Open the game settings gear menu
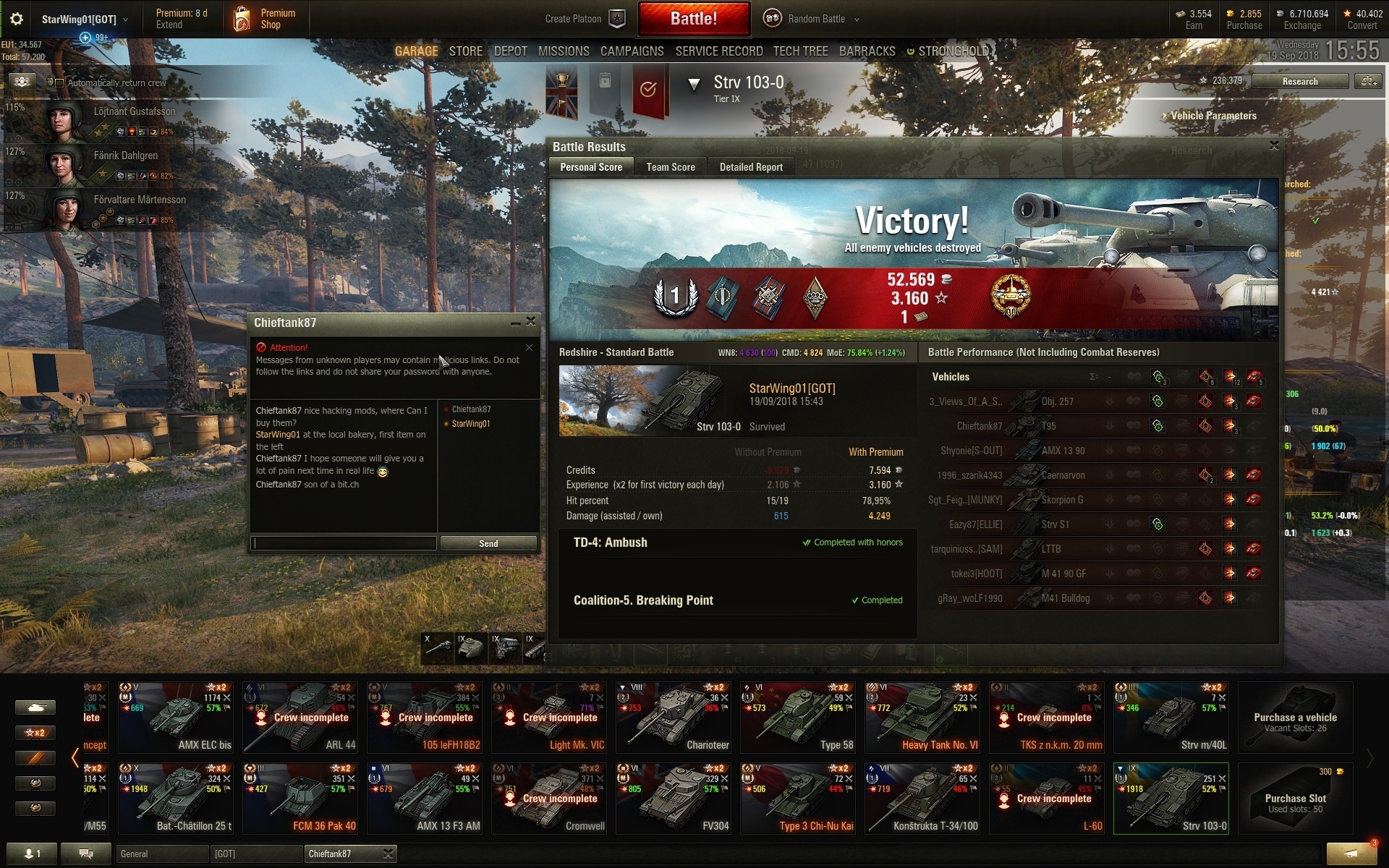Viewport: 1389px width, 868px height. pos(16,20)
